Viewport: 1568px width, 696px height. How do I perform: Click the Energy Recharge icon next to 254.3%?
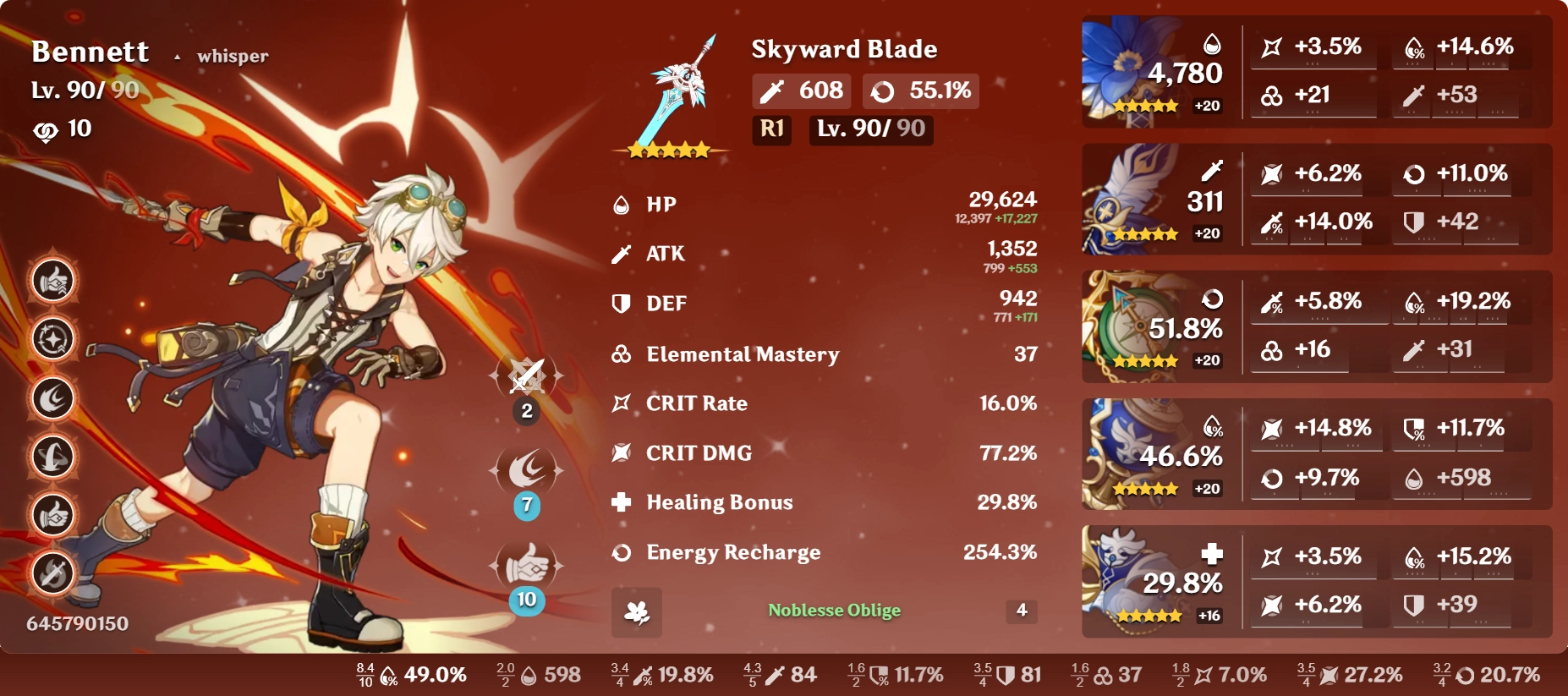pyautogui.click(x=620, y=553)
